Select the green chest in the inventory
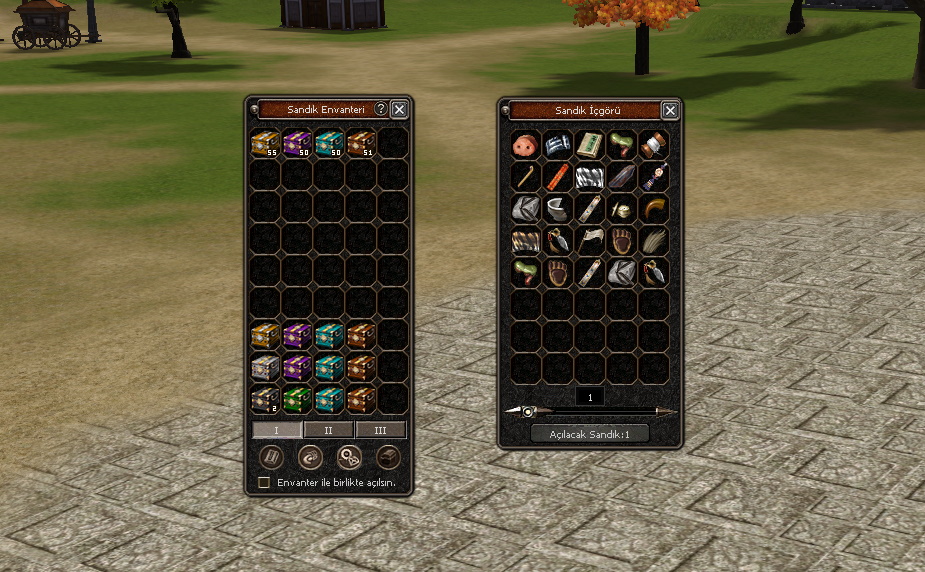The width and height of the screenshot is (925, 572). [297, 399]
